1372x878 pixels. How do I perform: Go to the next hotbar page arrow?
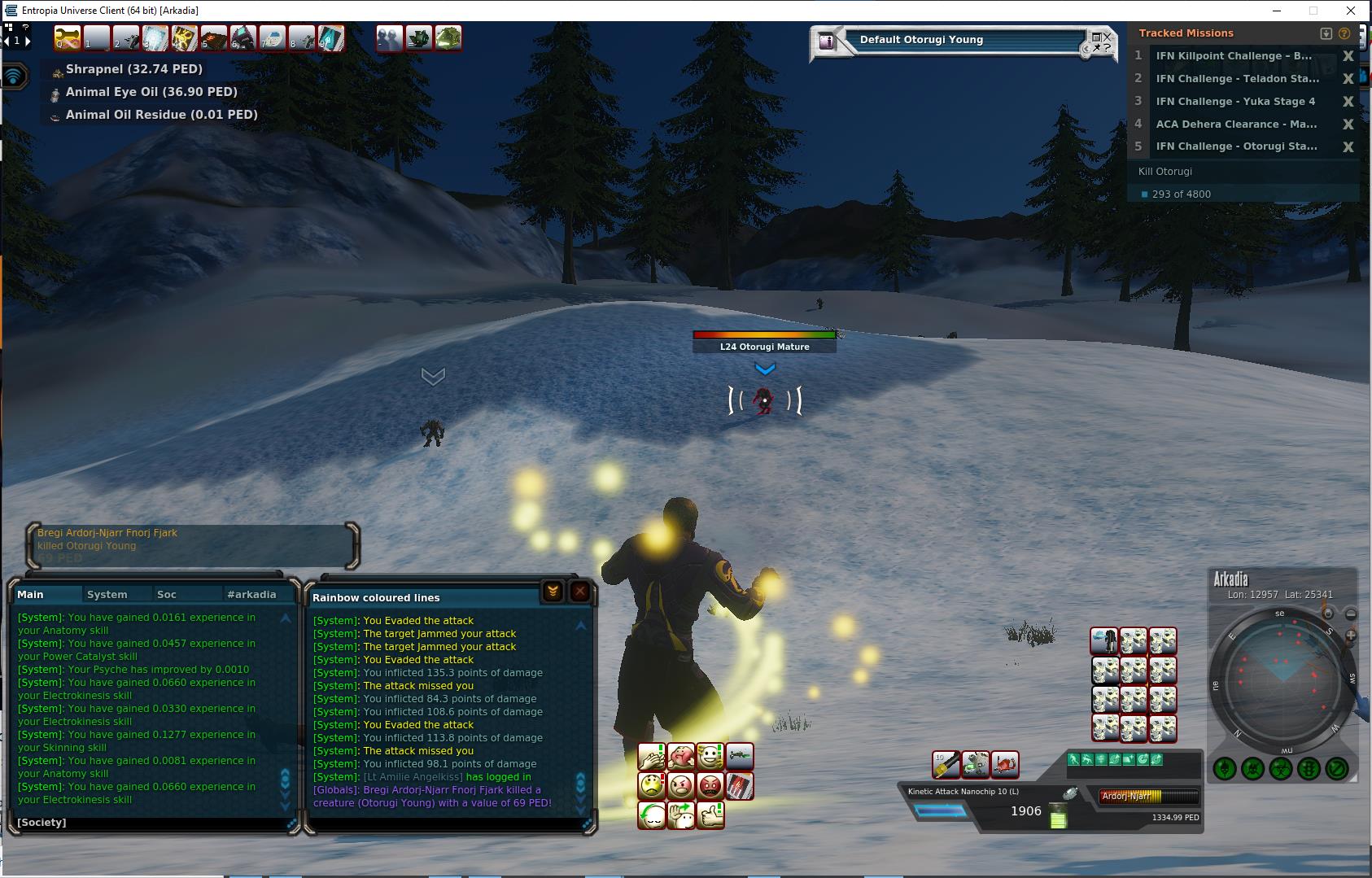click(28, 40)
